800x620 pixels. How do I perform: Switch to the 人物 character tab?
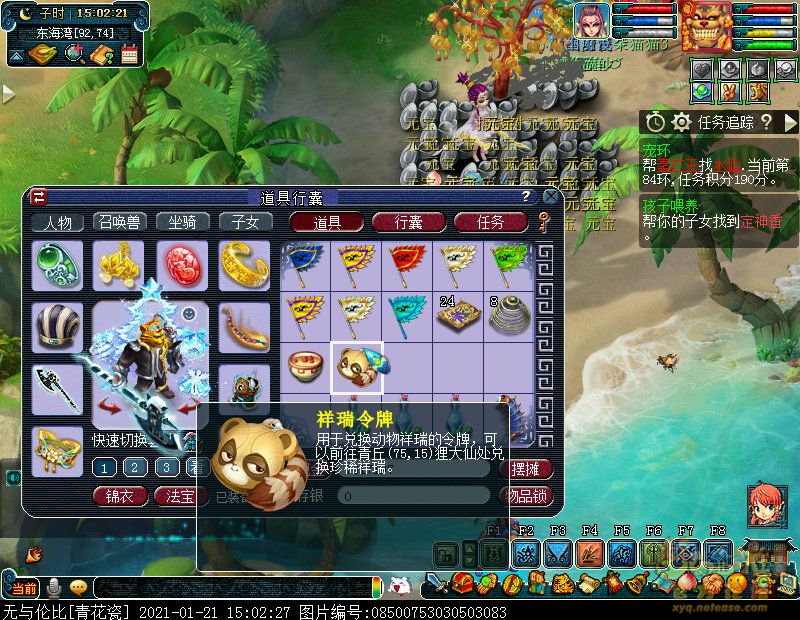(57, 223)
